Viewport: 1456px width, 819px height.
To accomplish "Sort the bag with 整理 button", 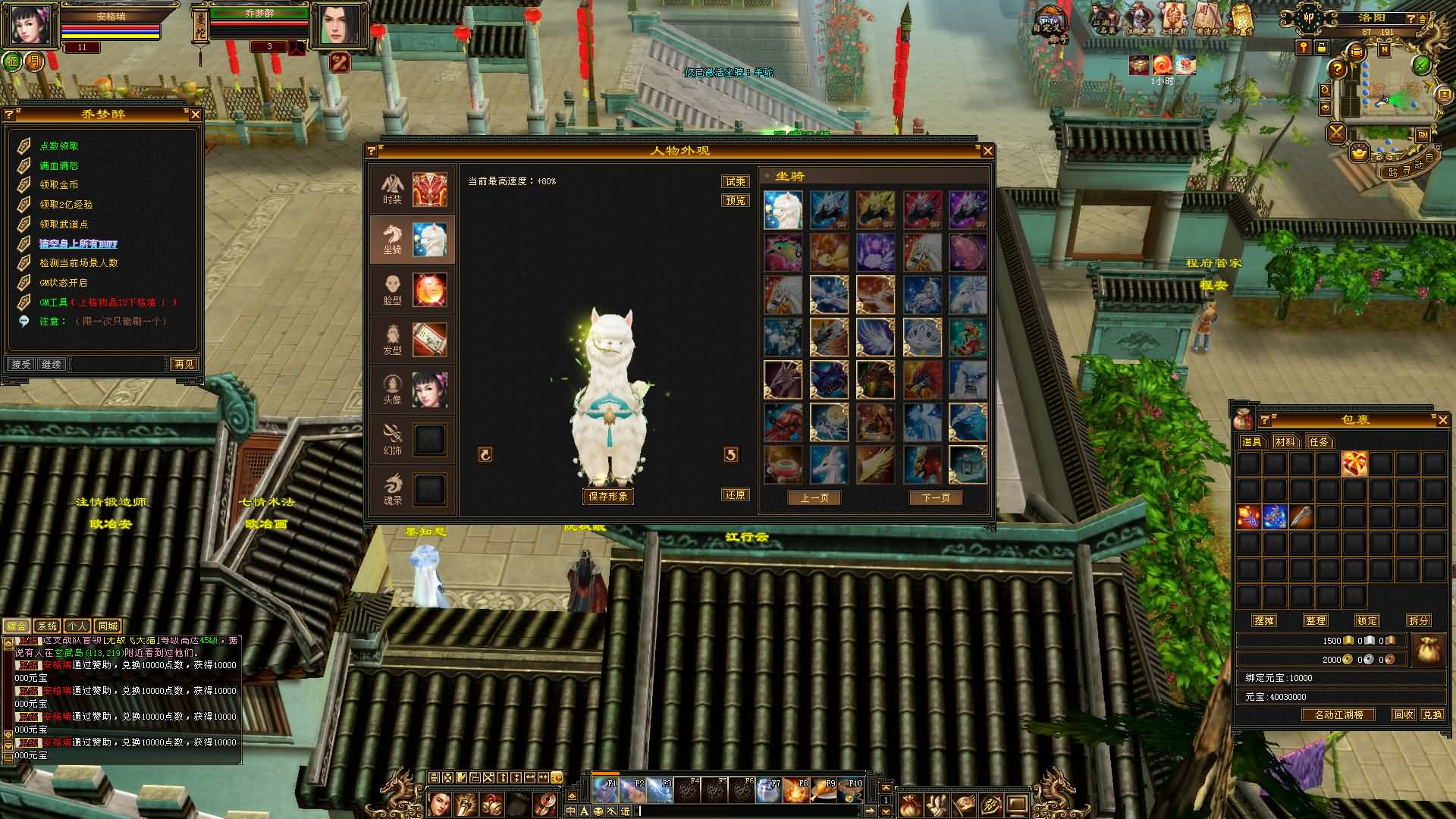I will pyautogui.click(x=1315, y=620).
